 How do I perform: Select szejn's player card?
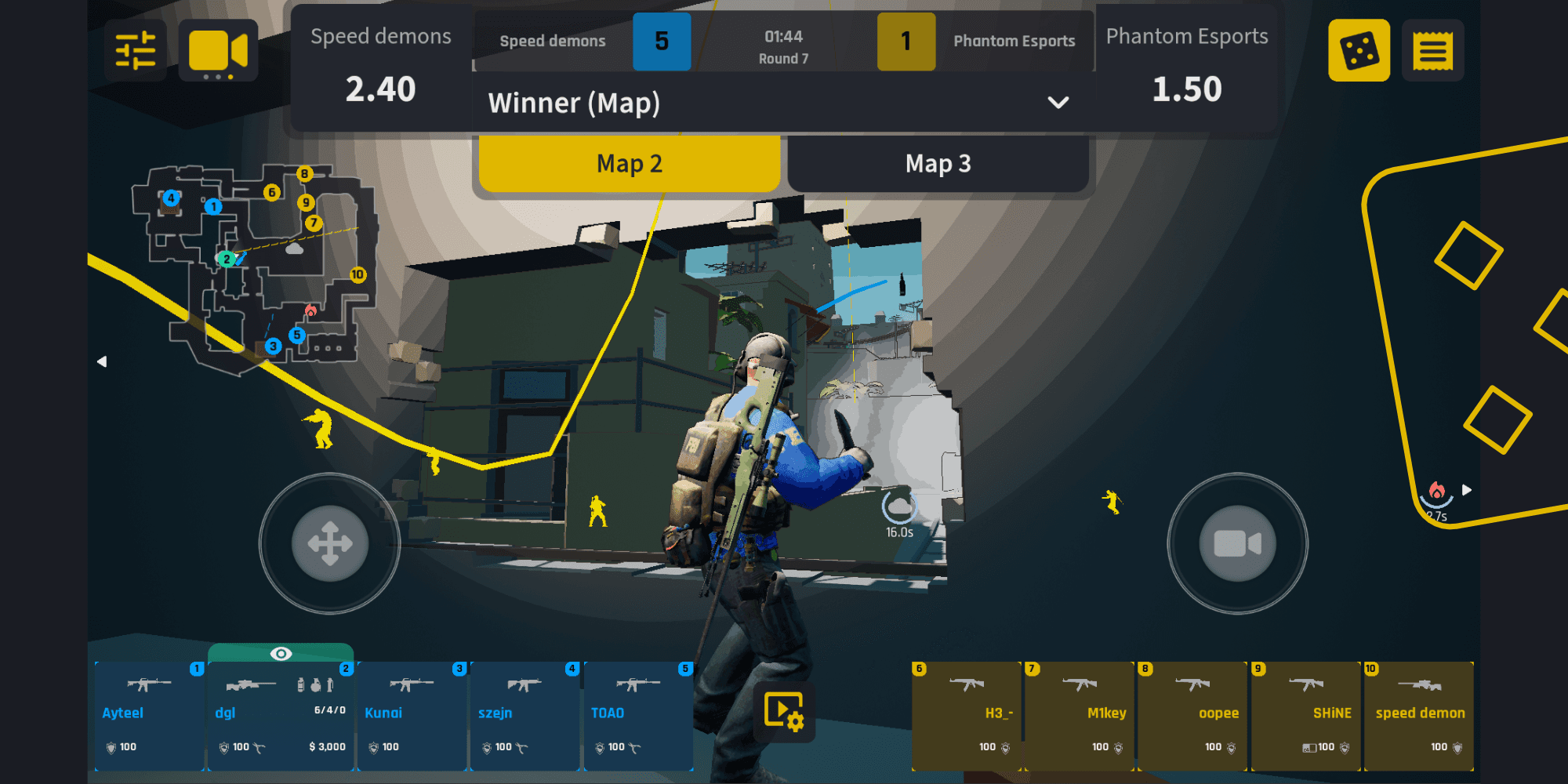tap(524, 715)
